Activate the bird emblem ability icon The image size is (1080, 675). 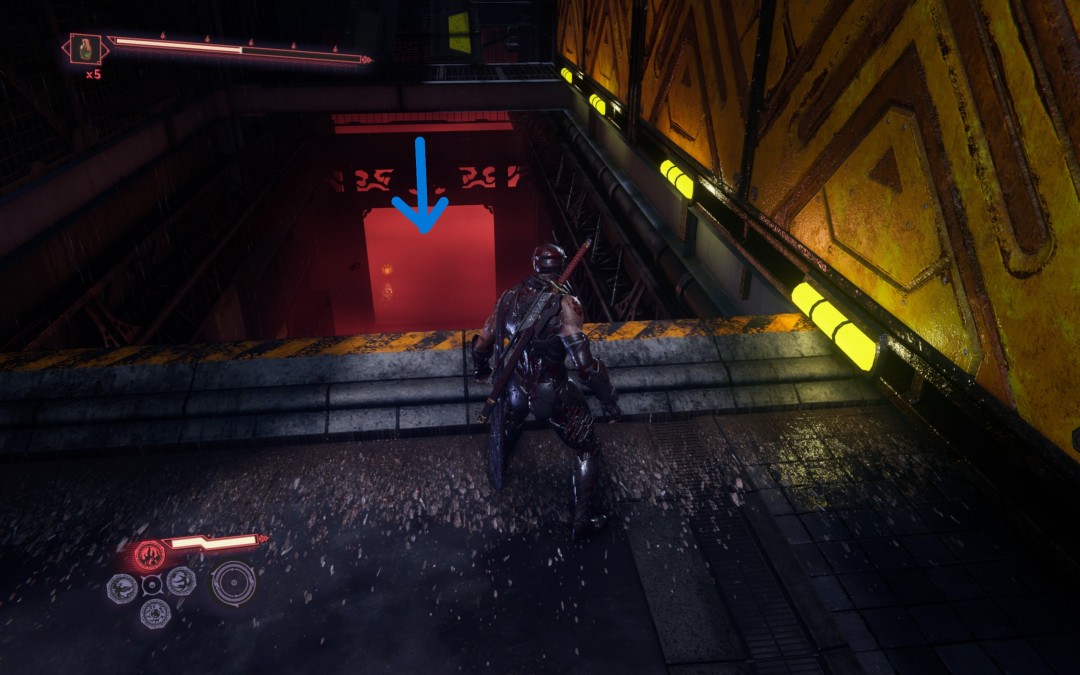click(x=122, y=587)
